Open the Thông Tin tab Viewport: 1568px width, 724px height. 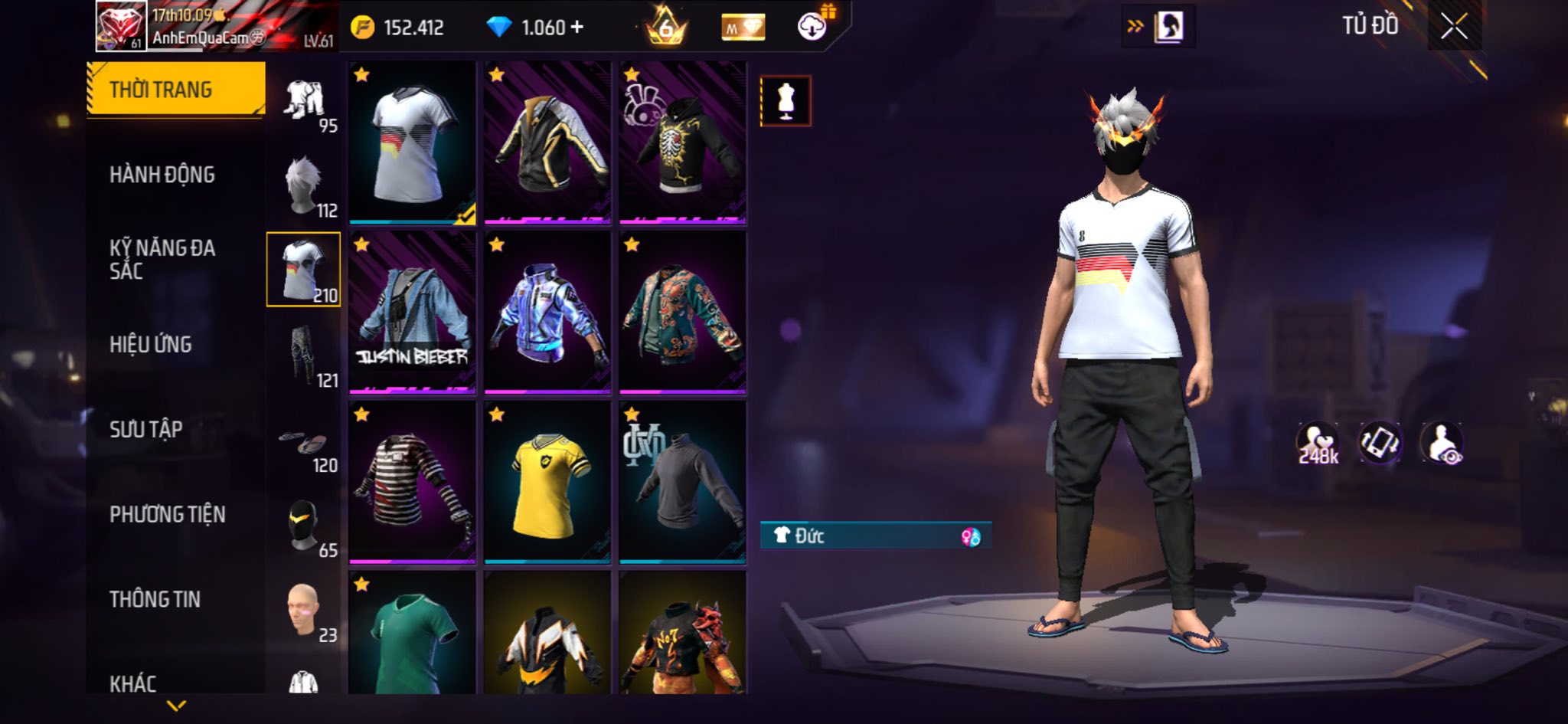pyautogui.click(x=155, y=599)
